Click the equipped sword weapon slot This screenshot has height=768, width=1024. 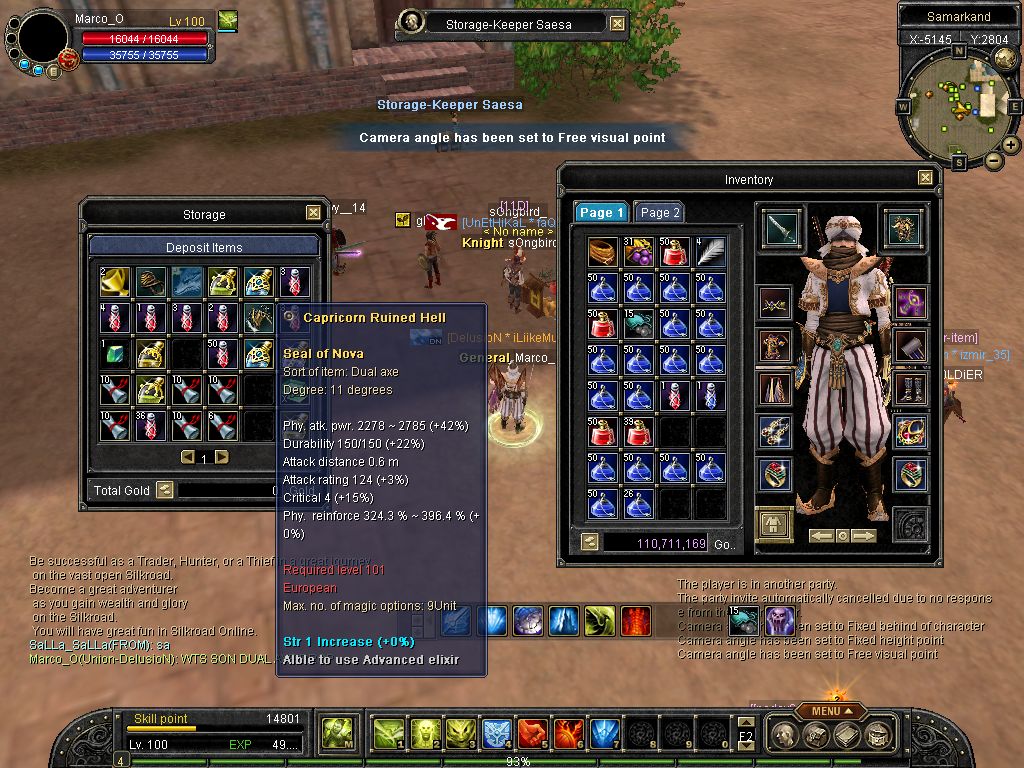780,229
